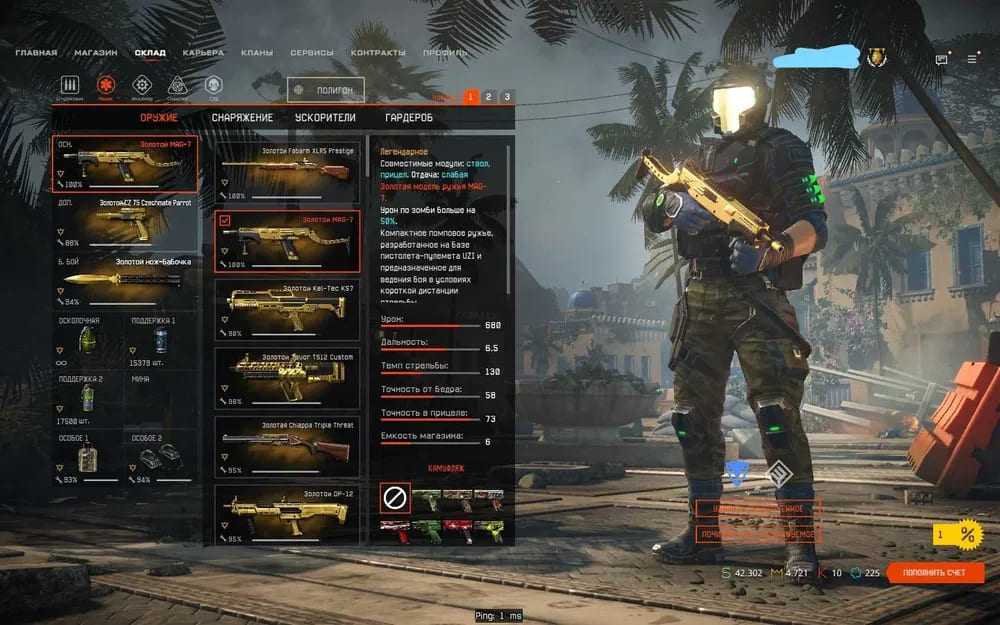Click Пополнить счет to top up account
This screenshot has height=625, width=1000.
click(935, 573)
